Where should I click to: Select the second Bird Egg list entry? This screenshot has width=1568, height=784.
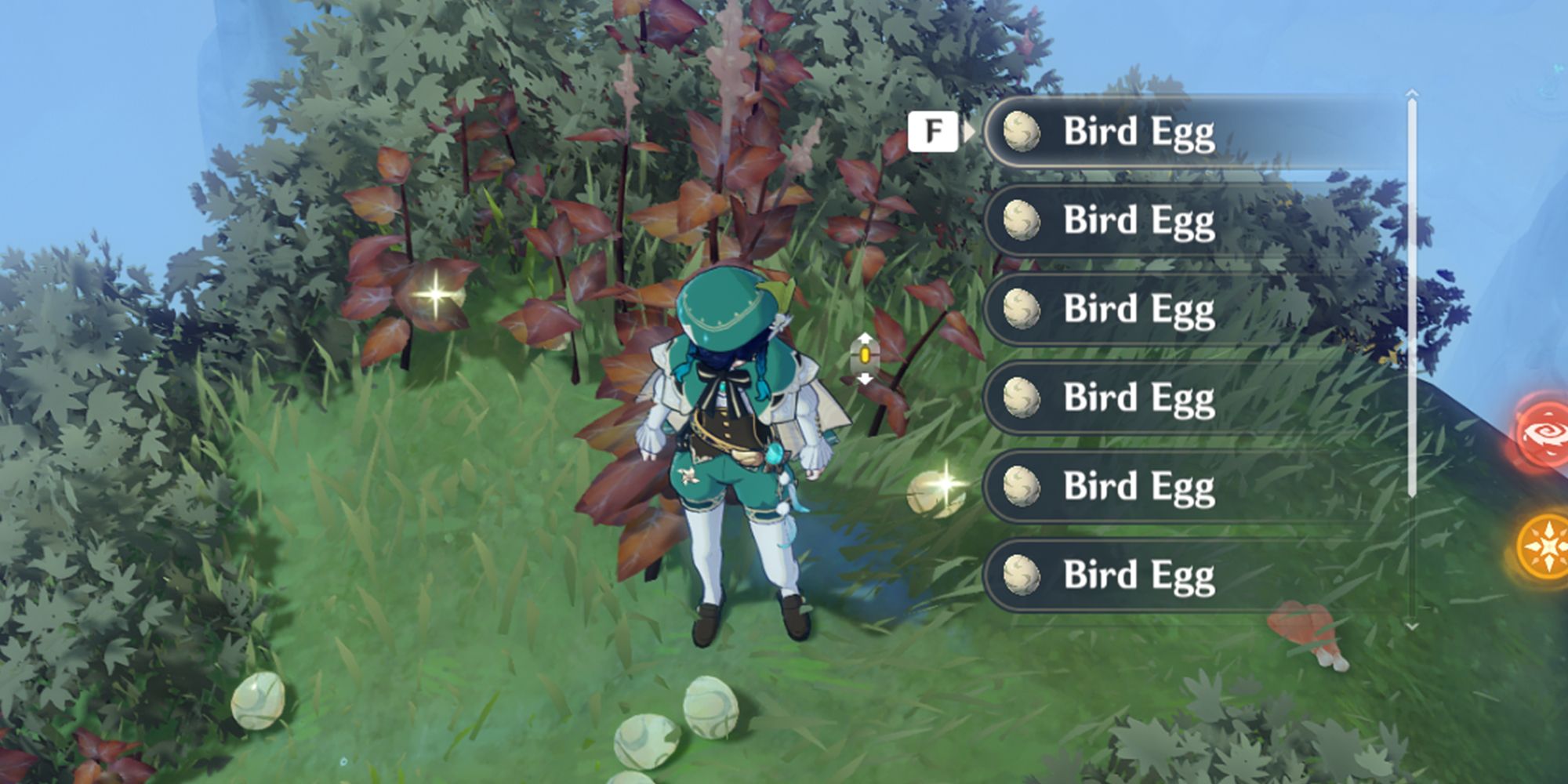click(1137, 221)
